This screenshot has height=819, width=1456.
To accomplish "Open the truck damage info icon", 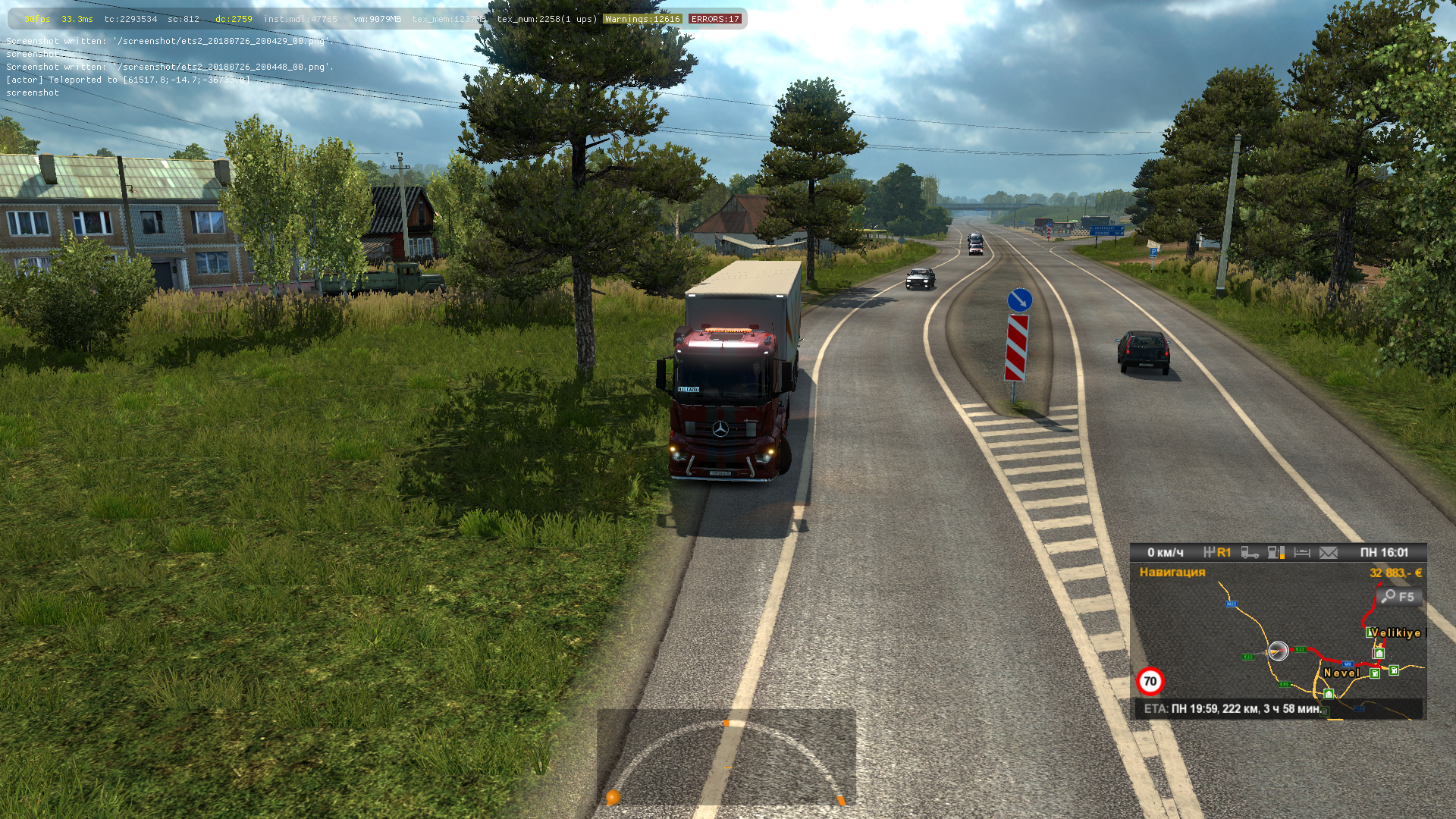I will (x=1250, y=553).
